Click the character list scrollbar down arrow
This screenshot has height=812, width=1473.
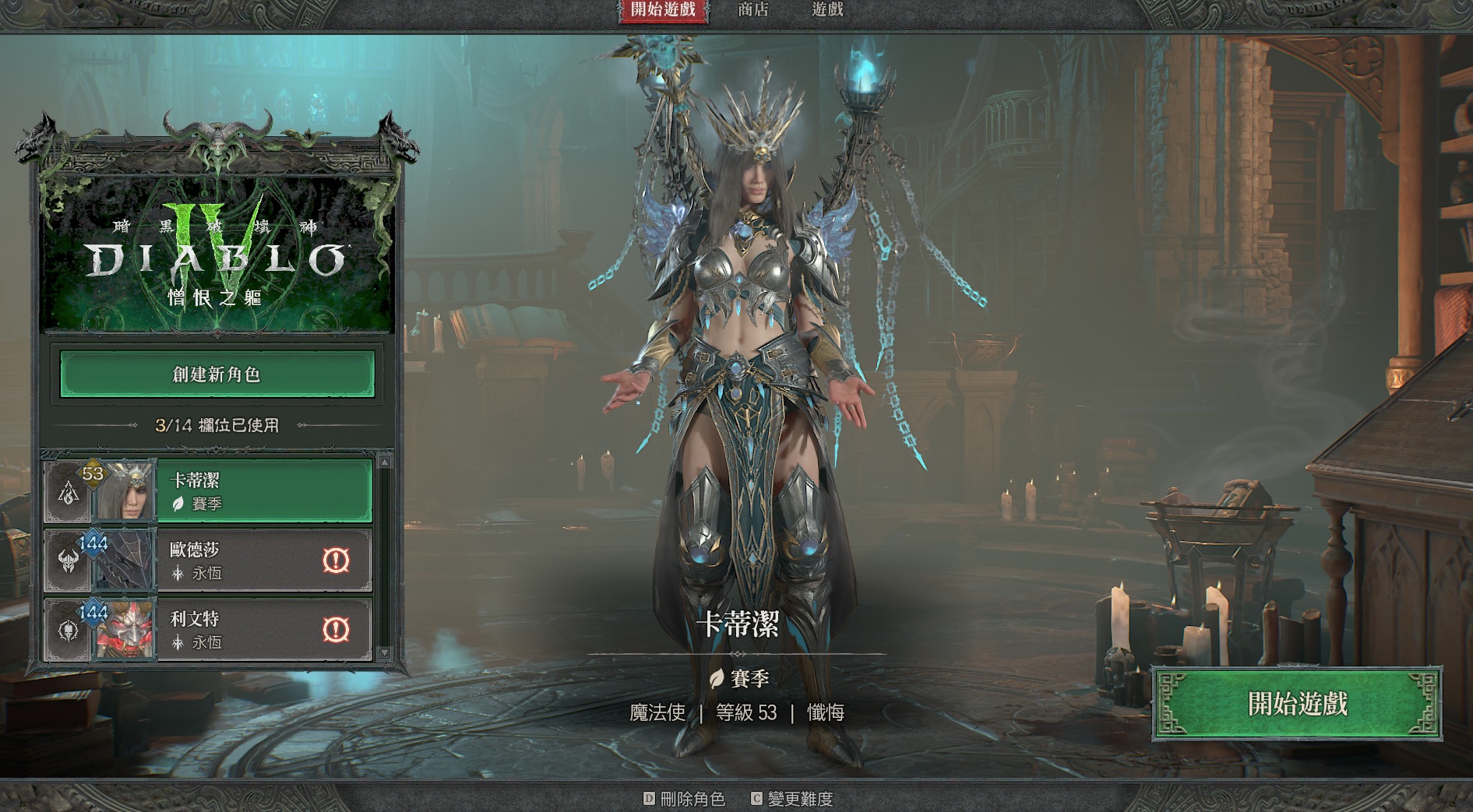click(383, 652)
